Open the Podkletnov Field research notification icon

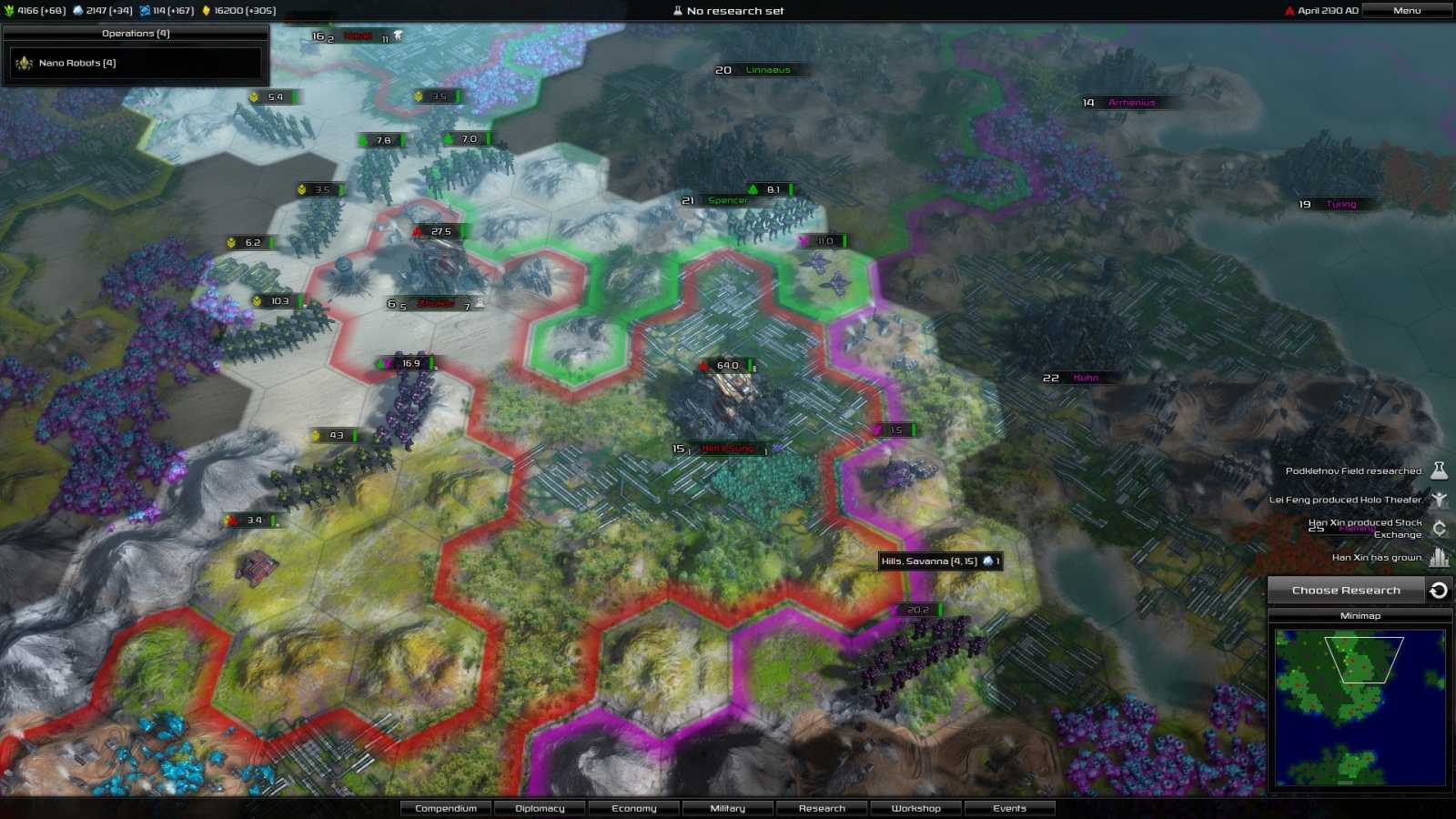click(1439, 470)
